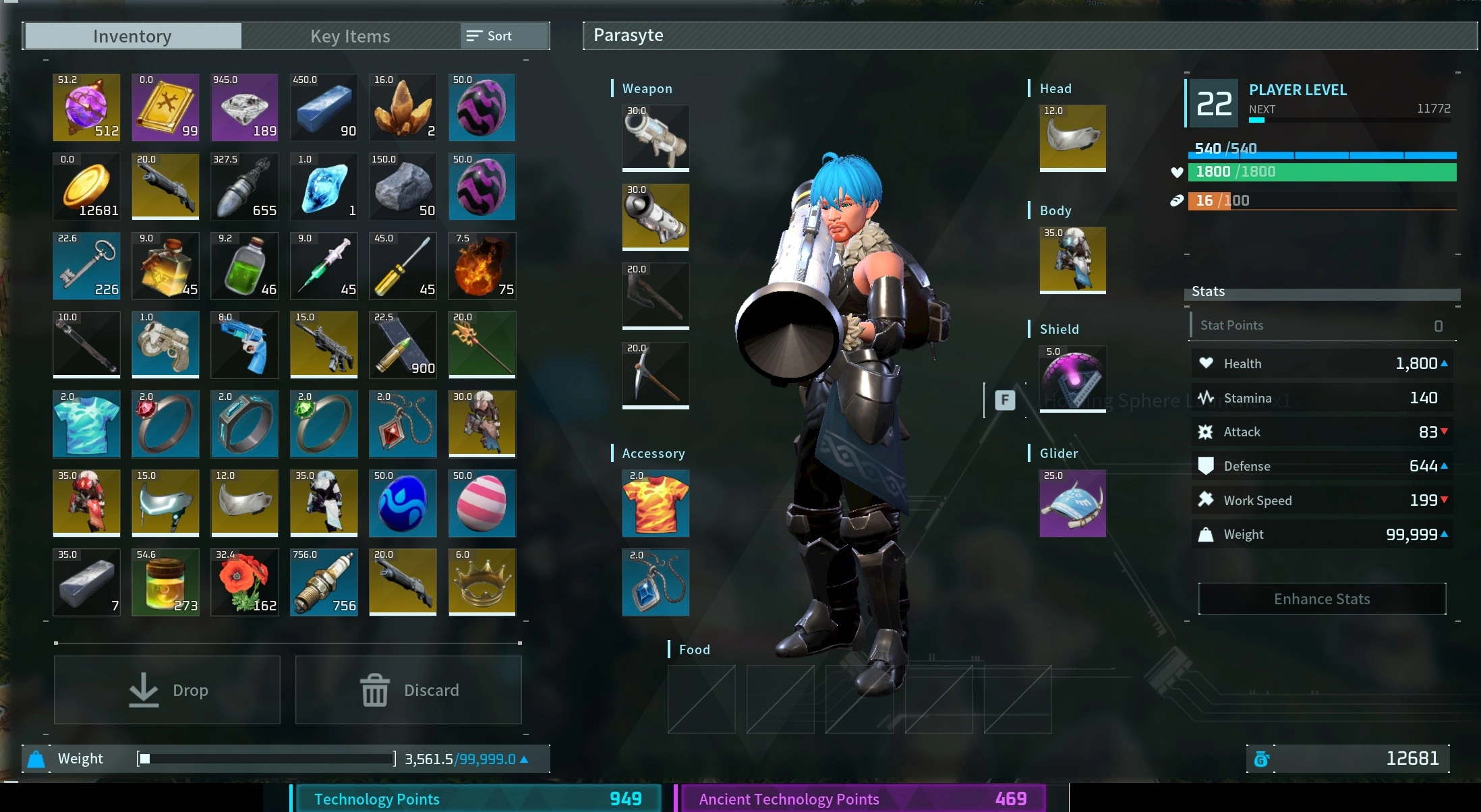Select the rocket launcher in the top Weapon slot
This screenshot has height=812, width=1481.
click(x=655, y=138)
